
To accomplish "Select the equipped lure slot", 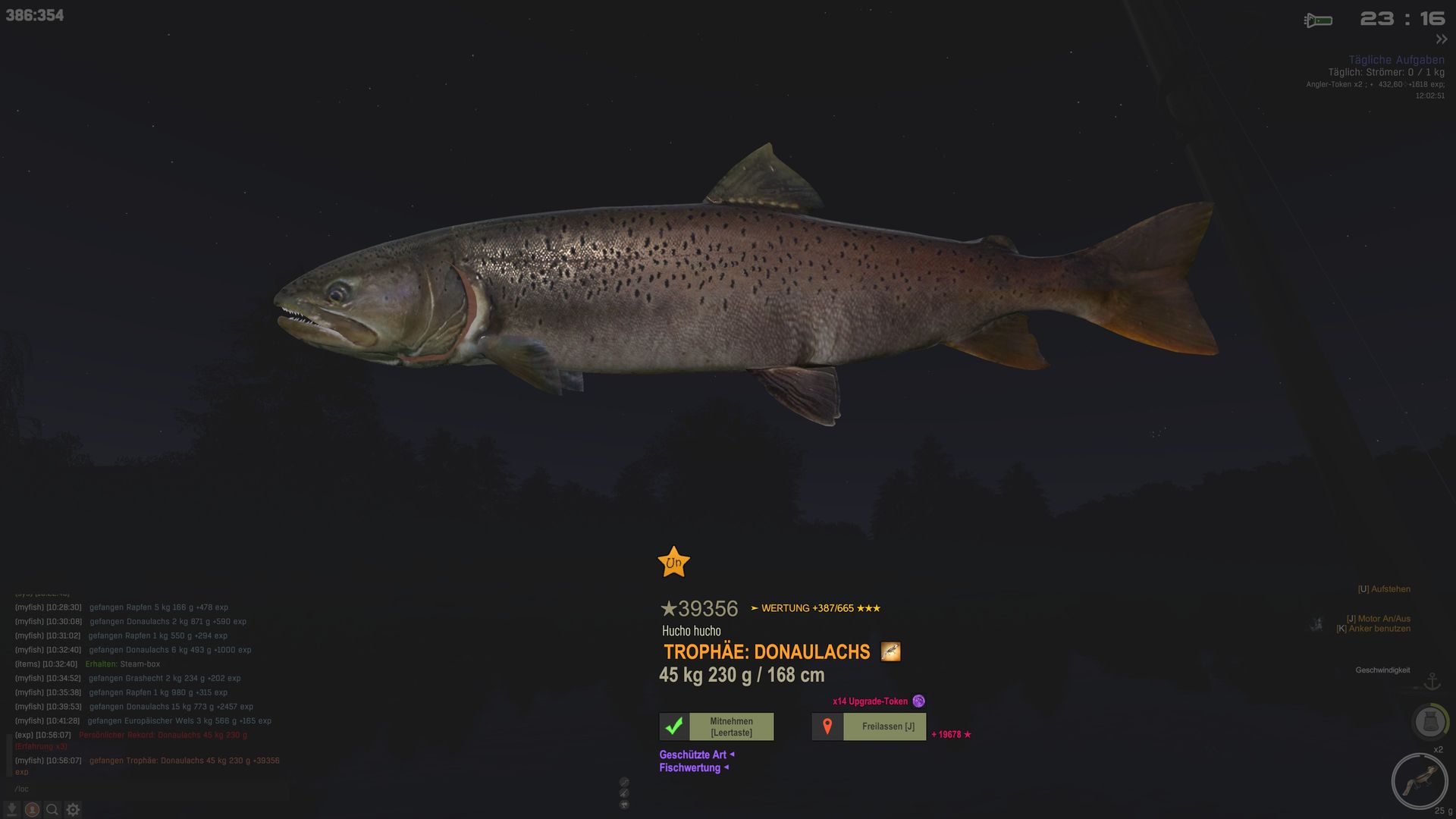I will click(x=1419, y=780).
